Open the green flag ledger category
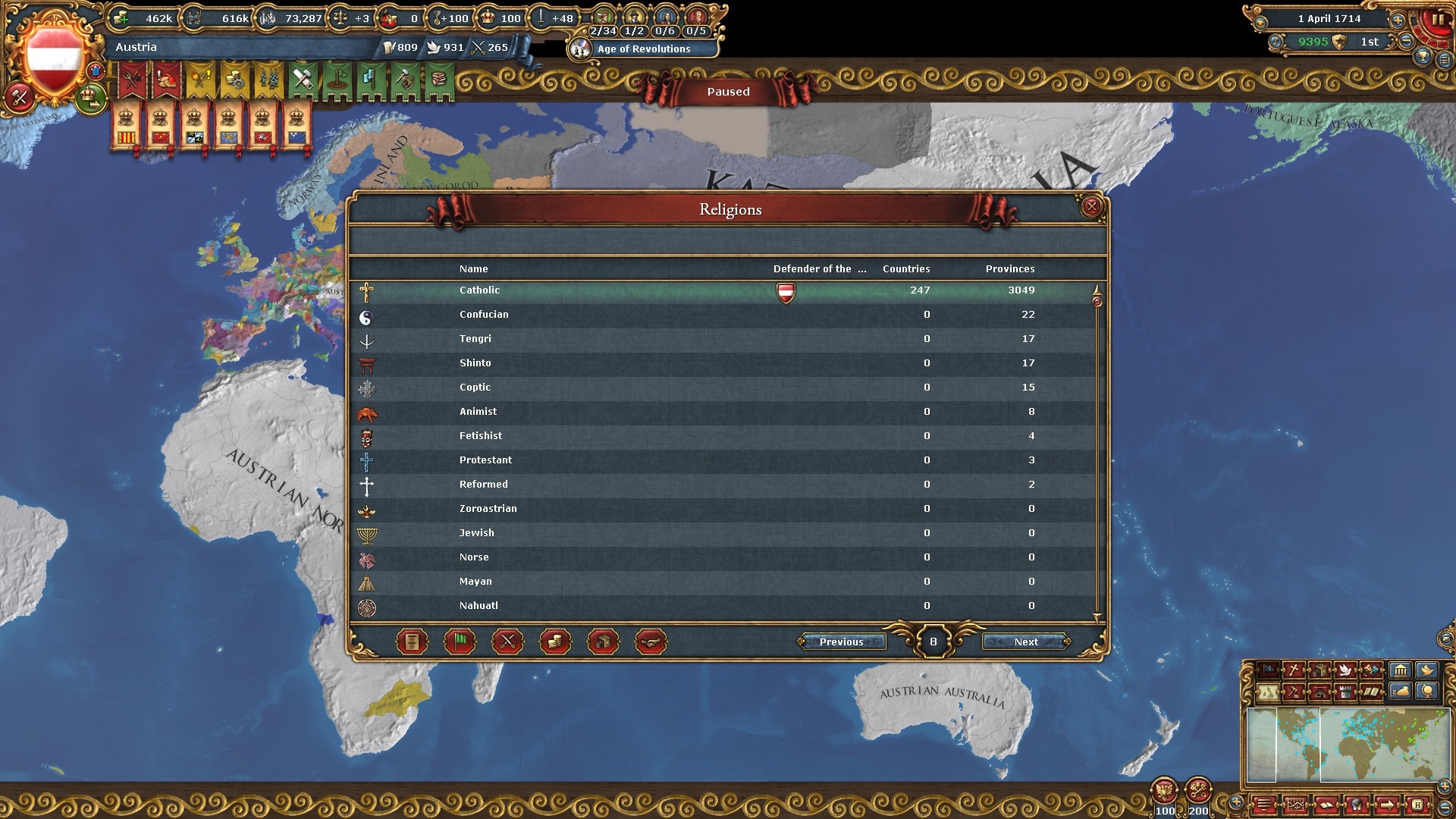 click(460, 642)
